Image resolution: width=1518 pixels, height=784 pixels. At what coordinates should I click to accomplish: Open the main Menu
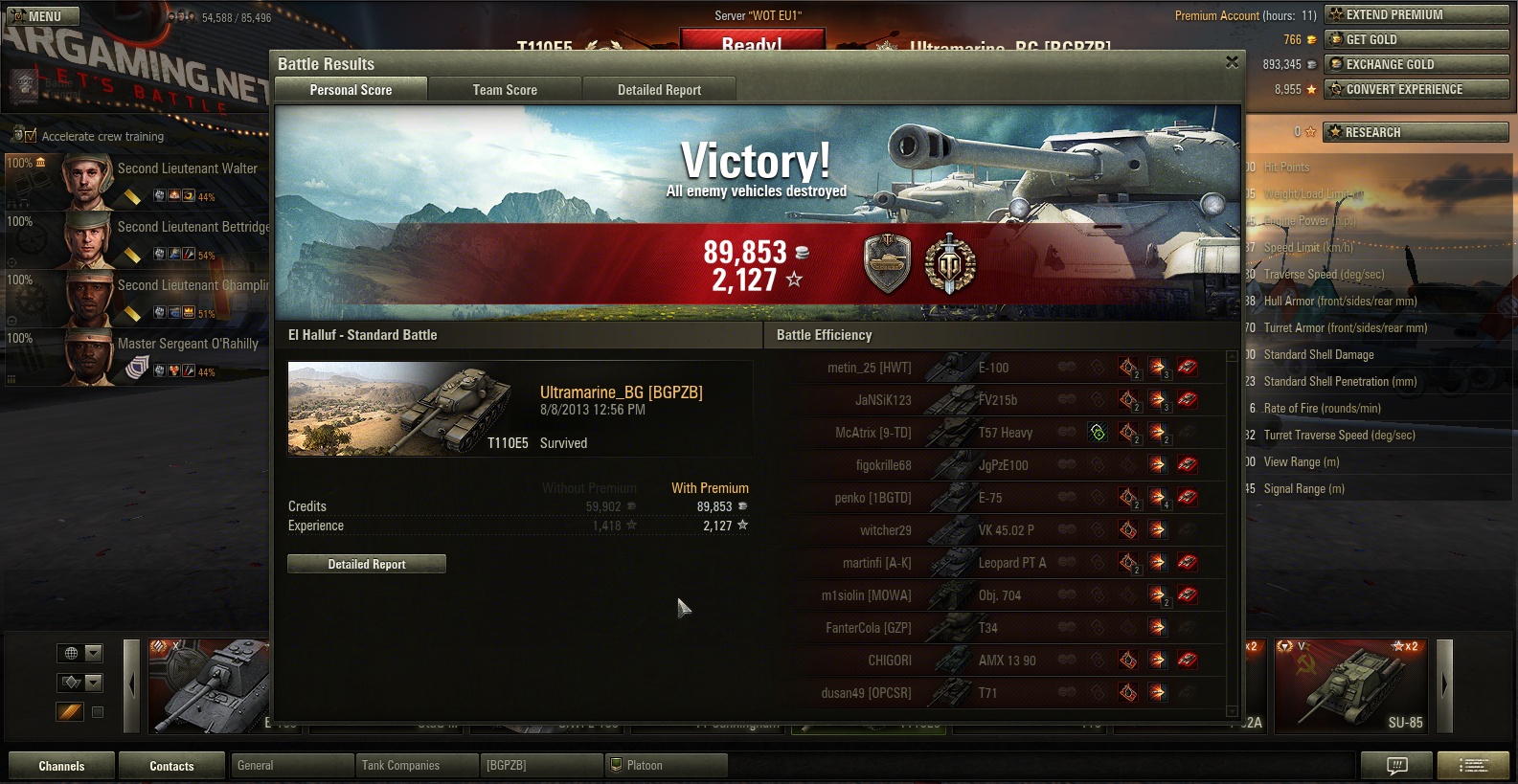pyautogui.click(x=43, y=16)
